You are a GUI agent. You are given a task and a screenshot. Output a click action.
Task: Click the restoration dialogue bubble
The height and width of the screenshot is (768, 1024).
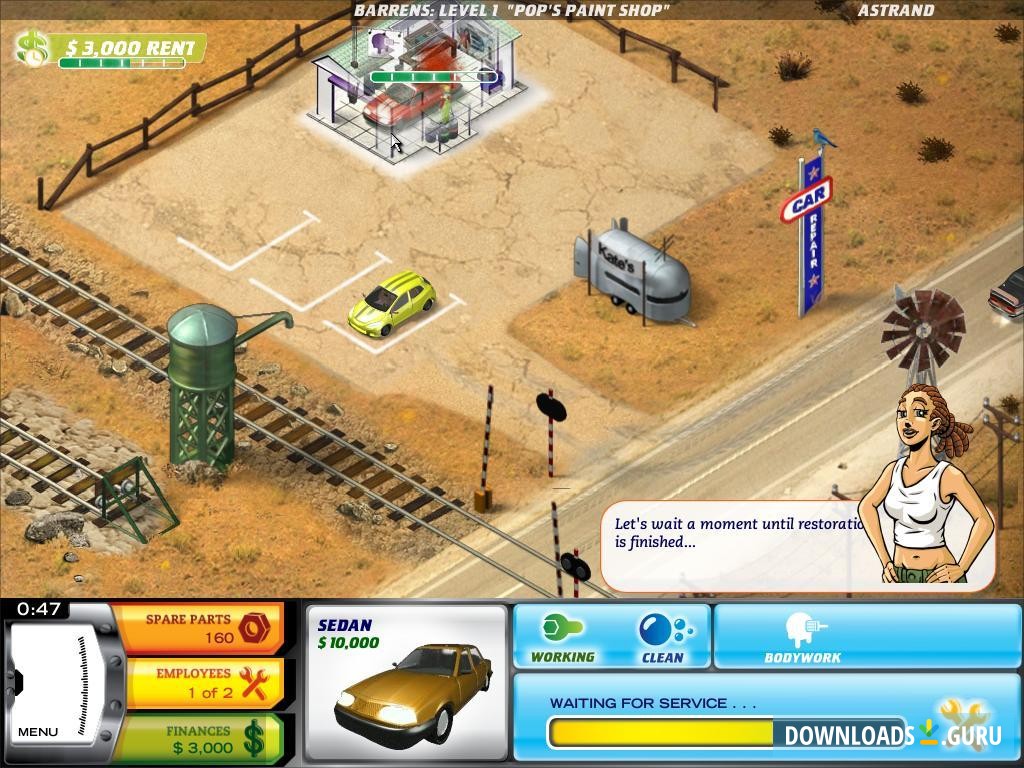click(x=735, y=545)
